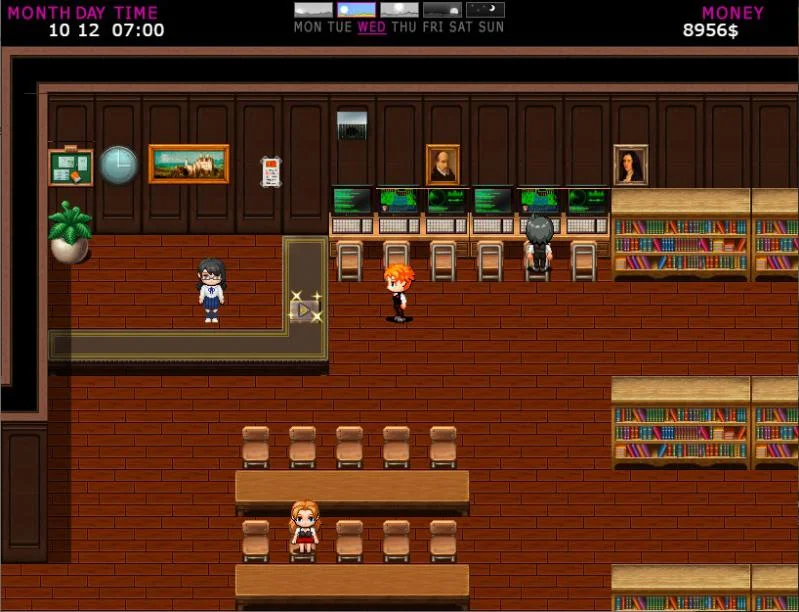This screenshot has height=612, width=799.
Task: Click the sparkling arrow marker on the counter
Action: [304, 309]
